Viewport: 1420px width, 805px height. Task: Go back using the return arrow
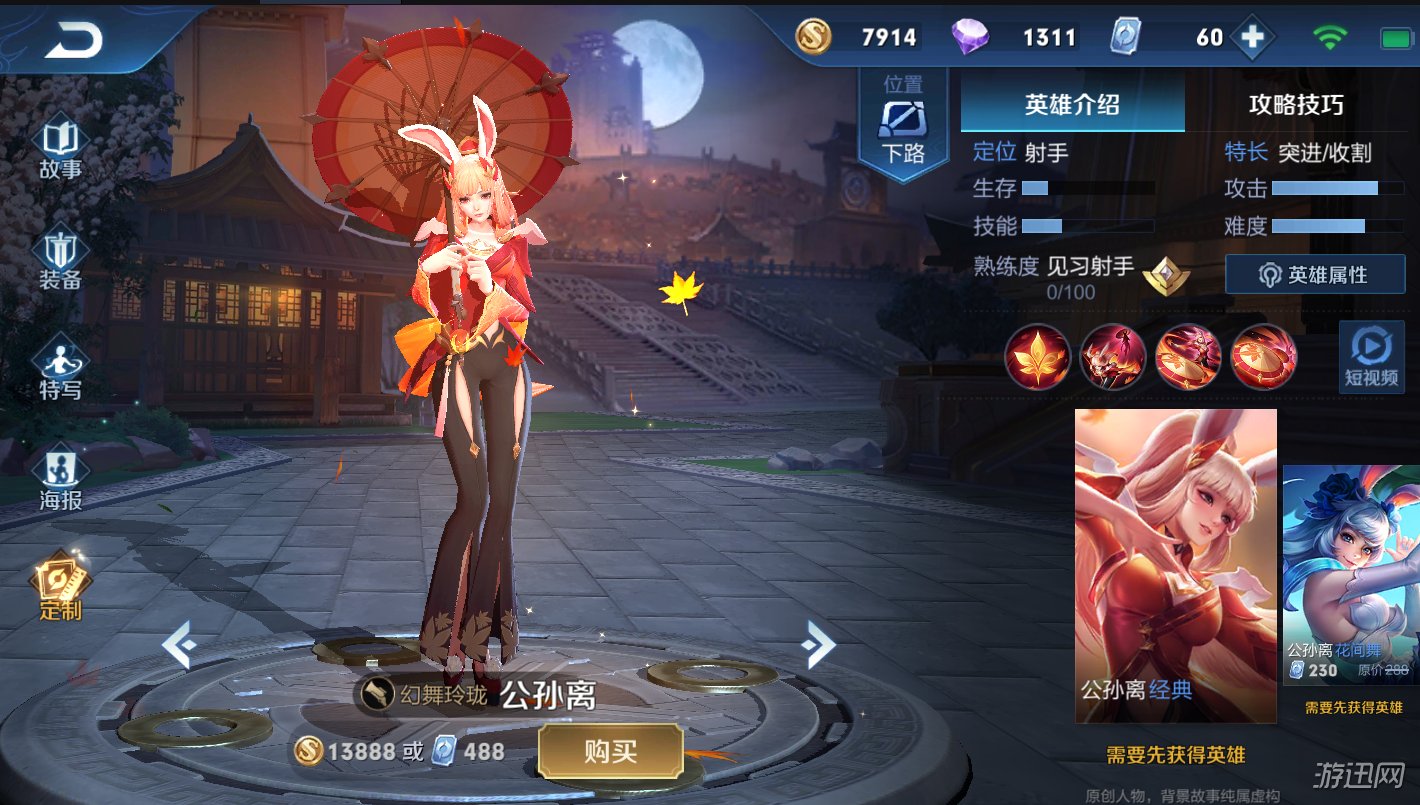tap(74, 40)
